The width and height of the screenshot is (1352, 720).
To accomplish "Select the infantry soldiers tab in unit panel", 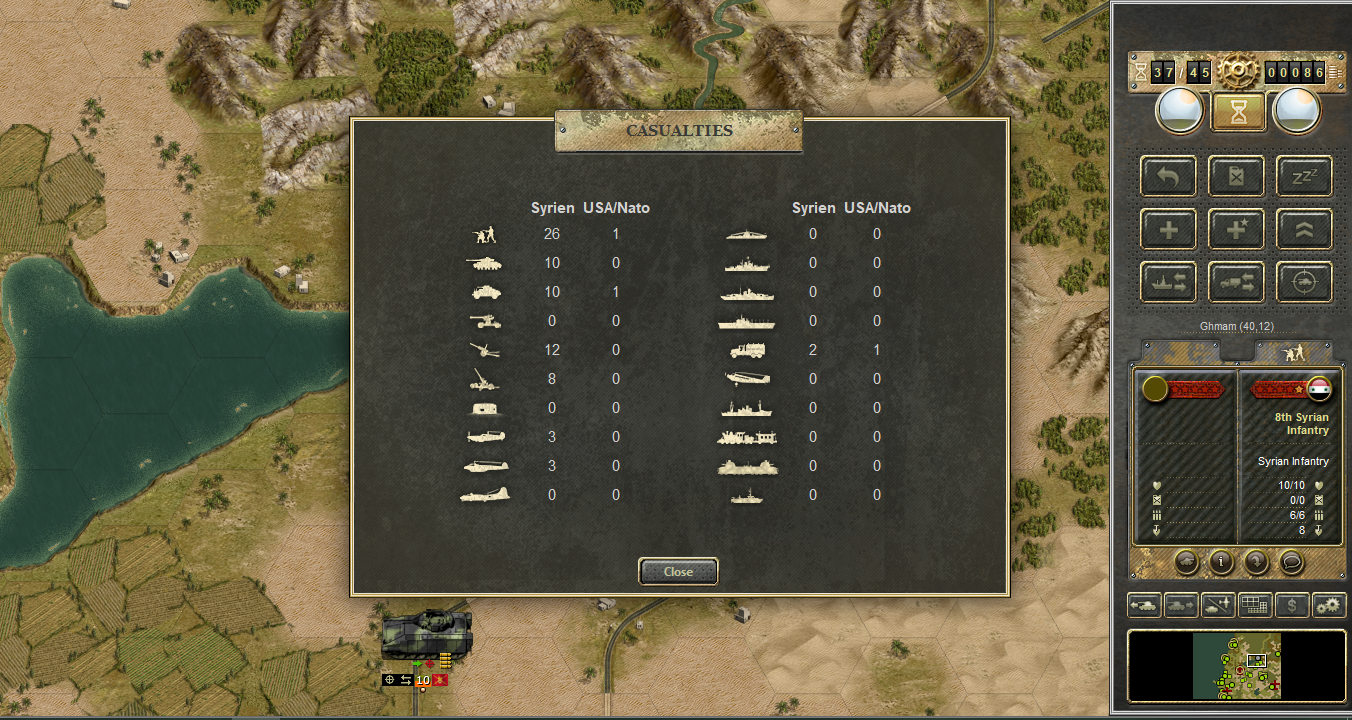I will [1294, 352].
